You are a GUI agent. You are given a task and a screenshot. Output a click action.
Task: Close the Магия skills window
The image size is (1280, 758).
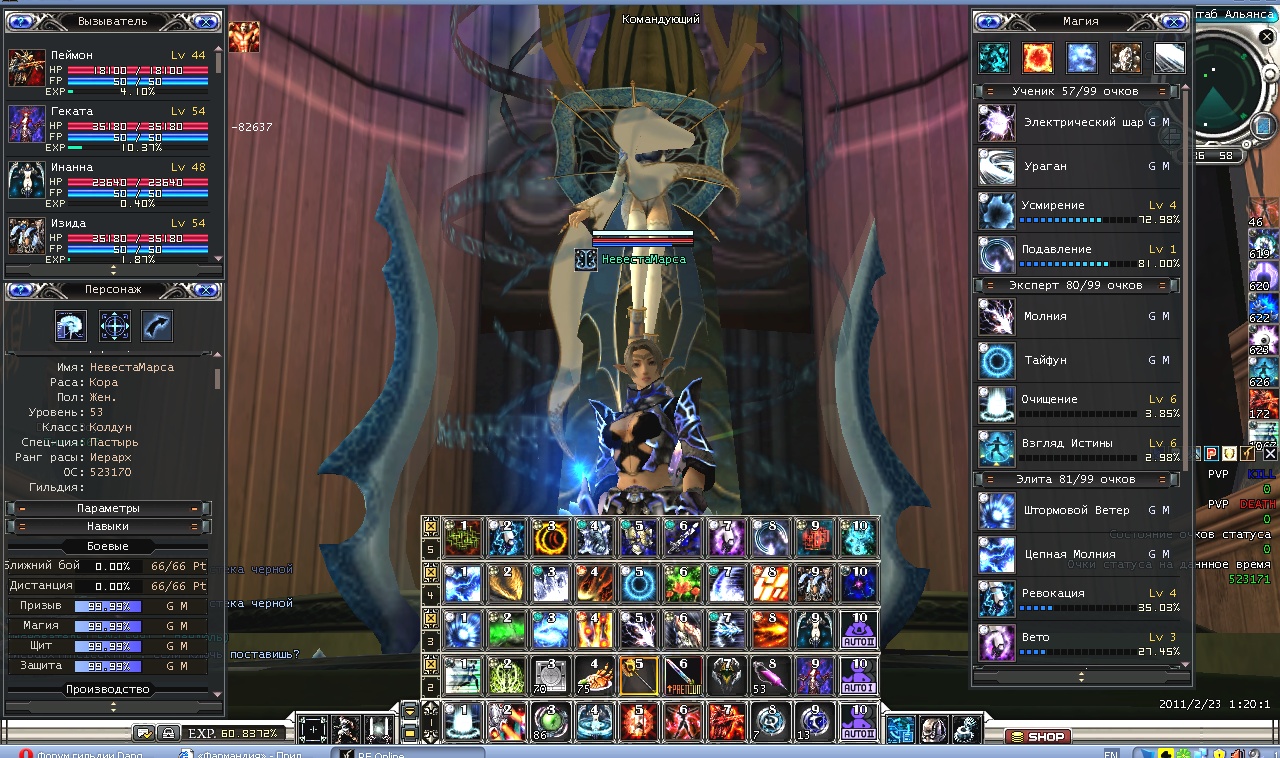[x=1176, y=21]
